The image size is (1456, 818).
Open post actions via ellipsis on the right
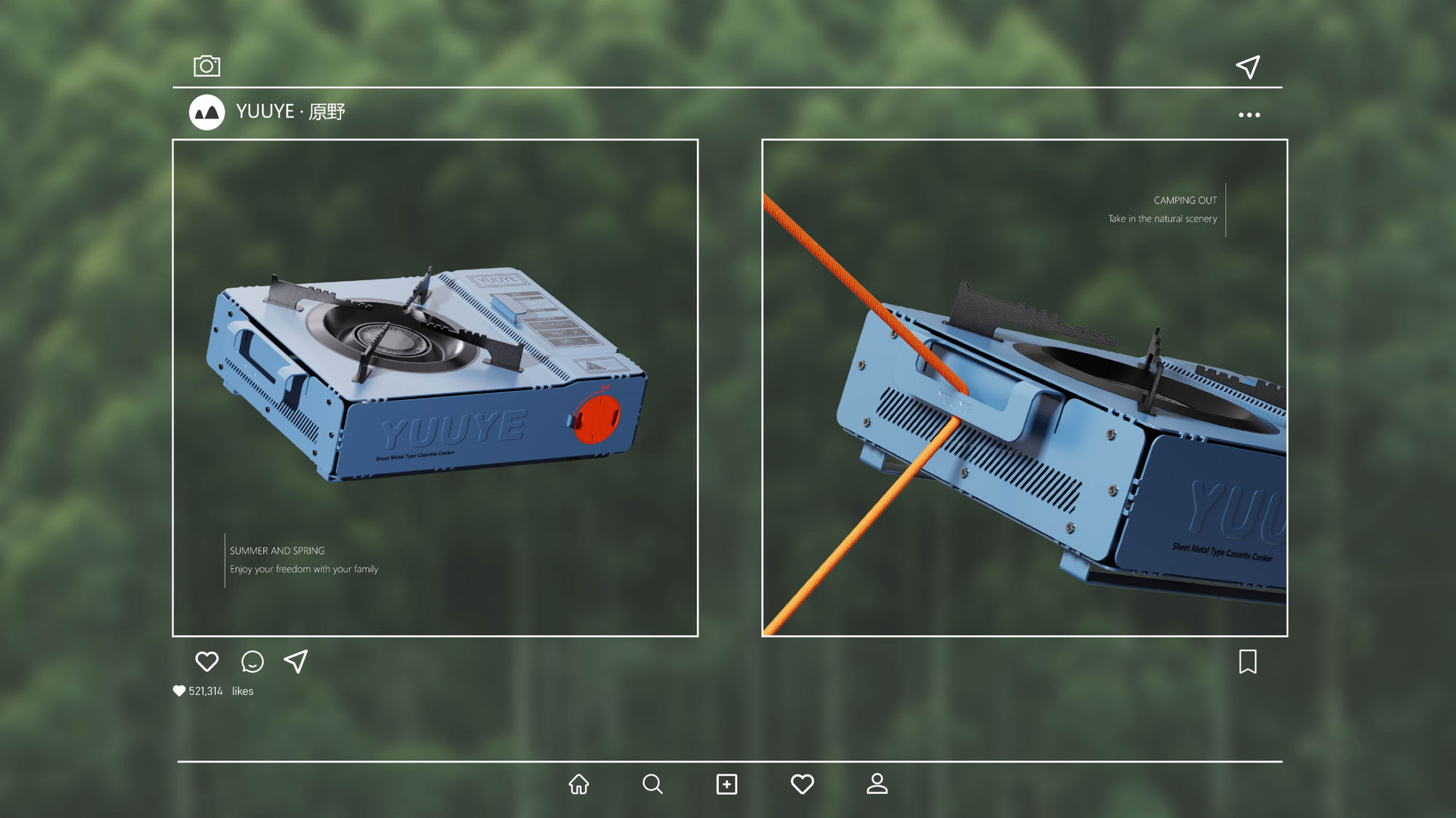tap(1249, 114)
